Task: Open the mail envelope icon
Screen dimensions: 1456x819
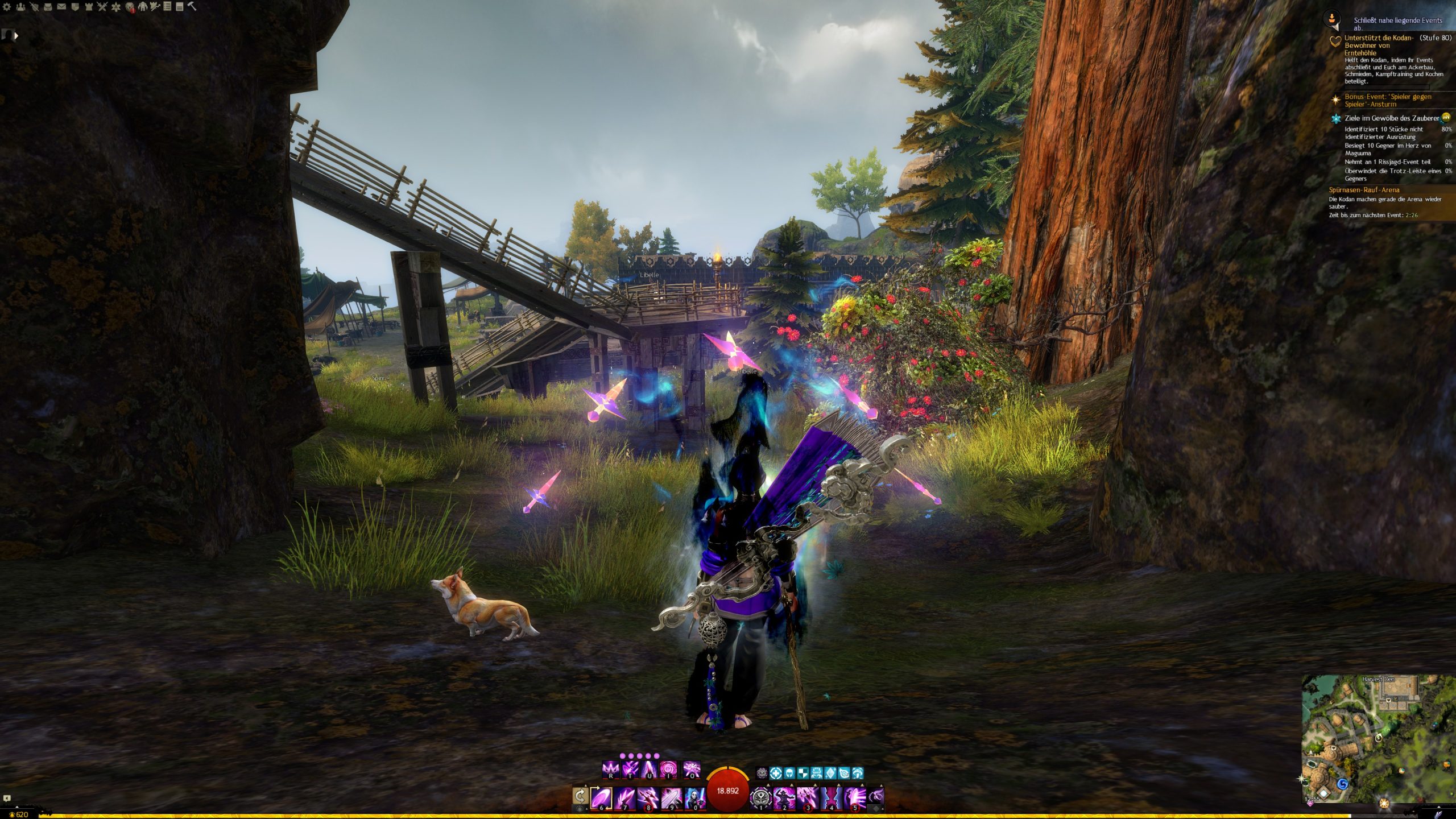Action: 61,7
